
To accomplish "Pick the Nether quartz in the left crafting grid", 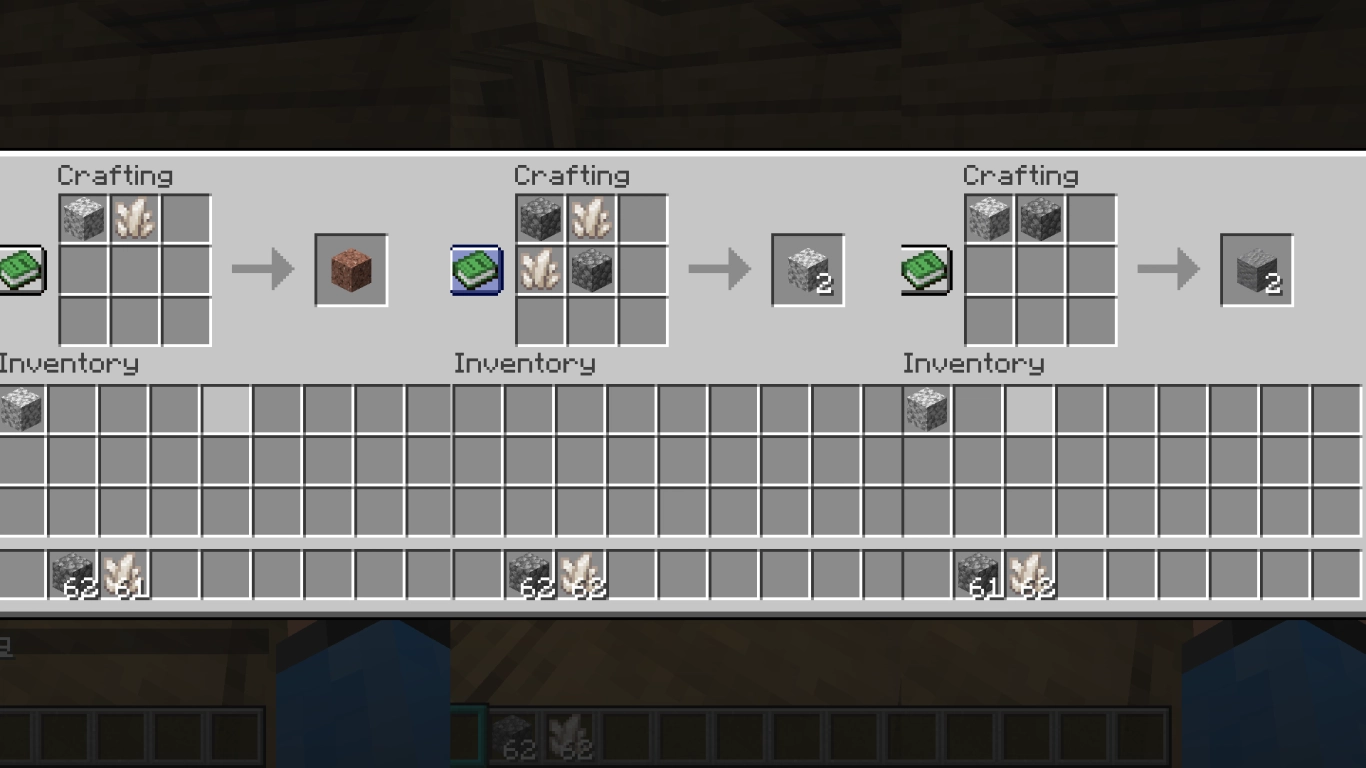I will click(137, 219).
